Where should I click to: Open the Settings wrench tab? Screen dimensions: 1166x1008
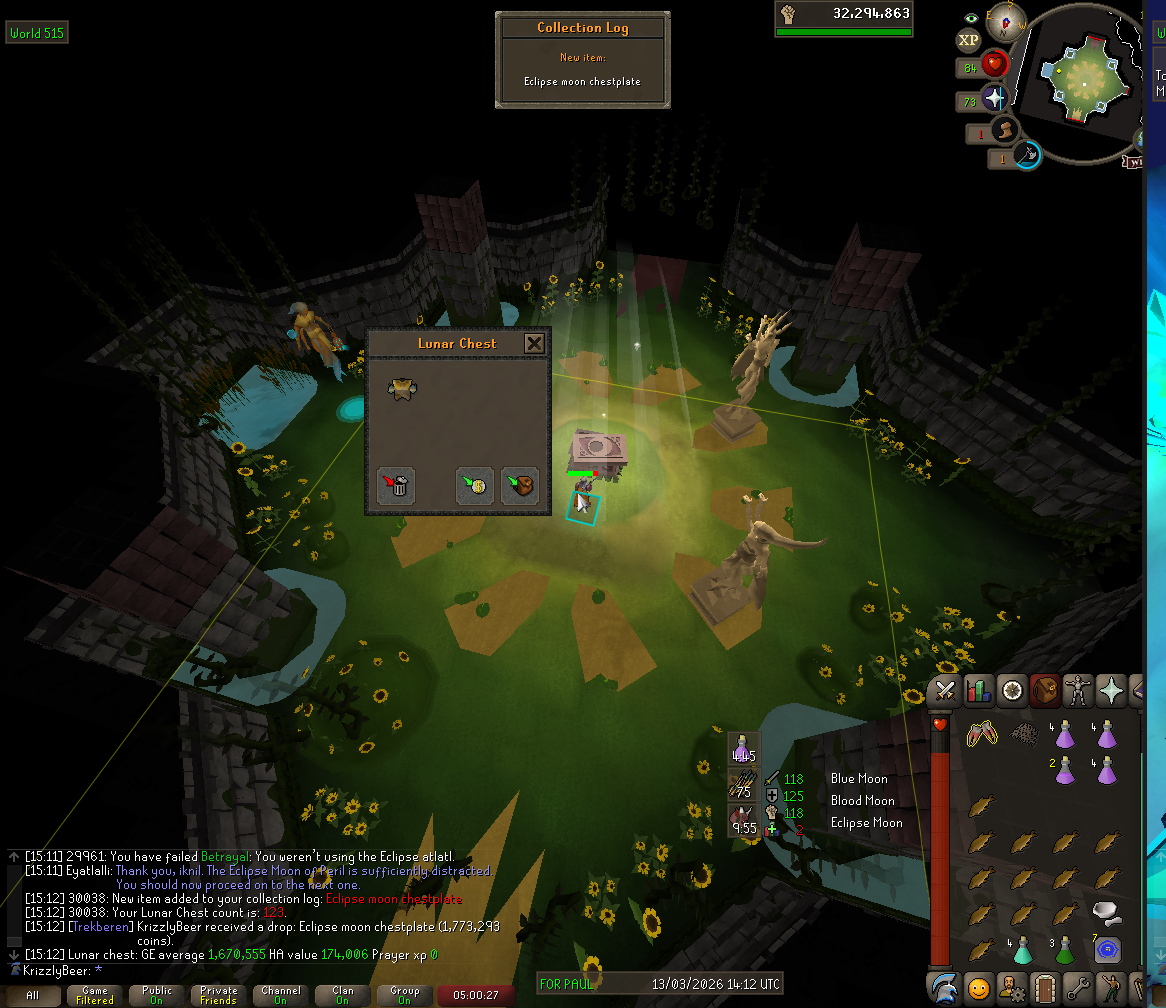click(1078, 986)
